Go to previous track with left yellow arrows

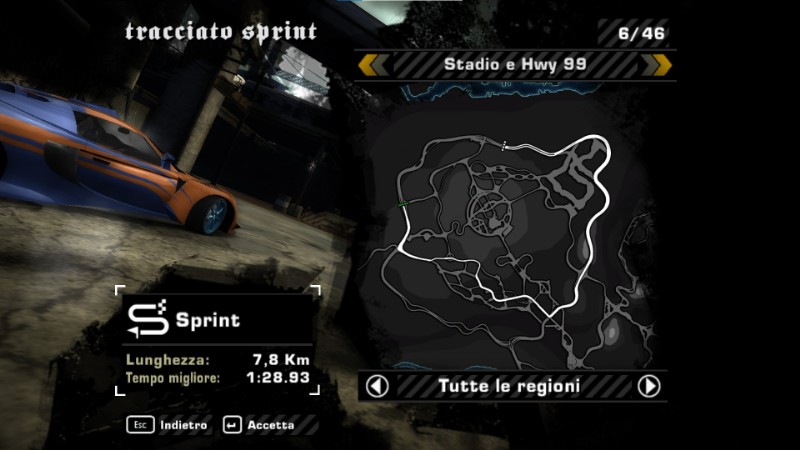coord(374,65)
